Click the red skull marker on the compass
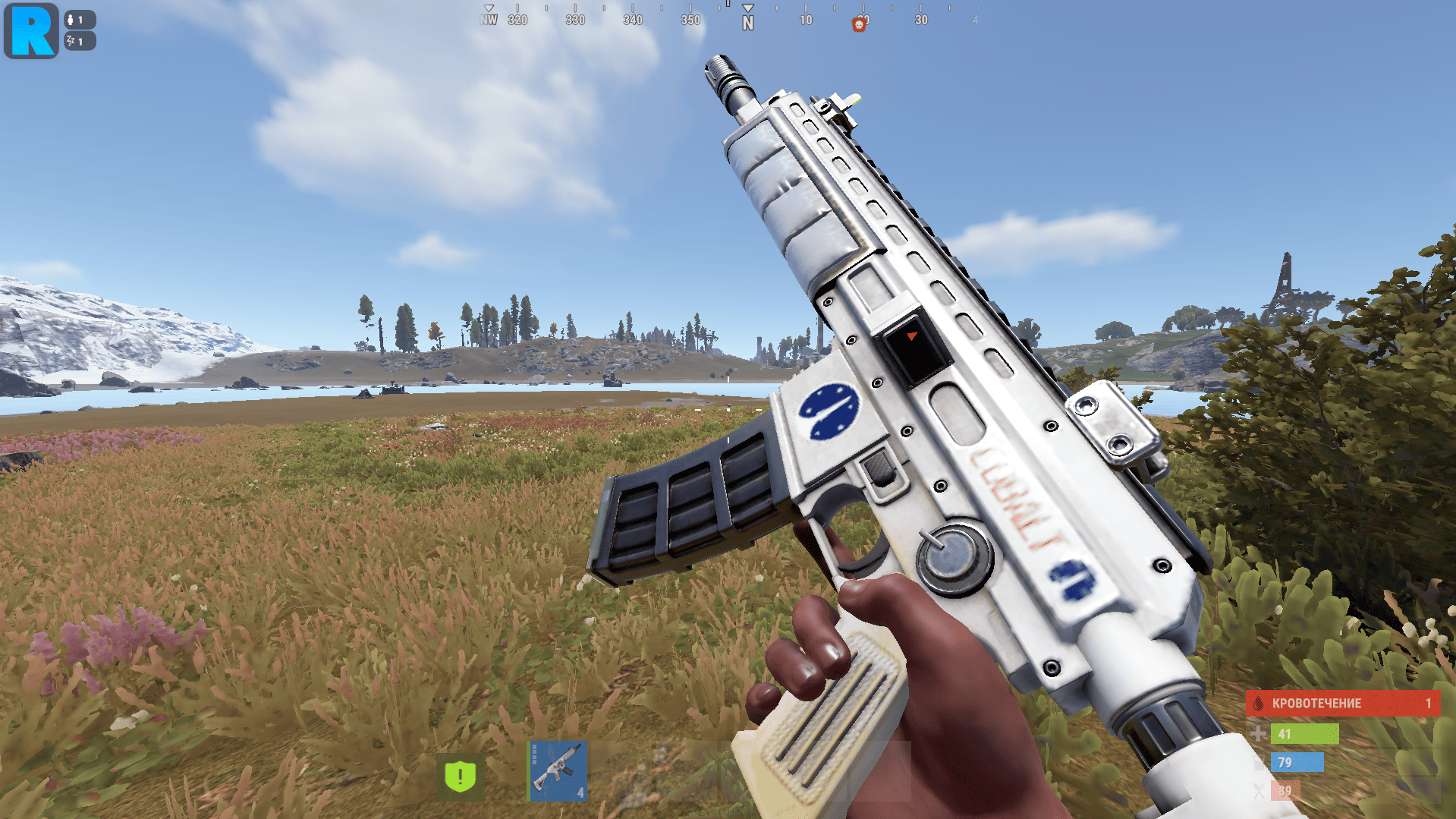This screenshot has height=819, width=1456. point(858,24)
